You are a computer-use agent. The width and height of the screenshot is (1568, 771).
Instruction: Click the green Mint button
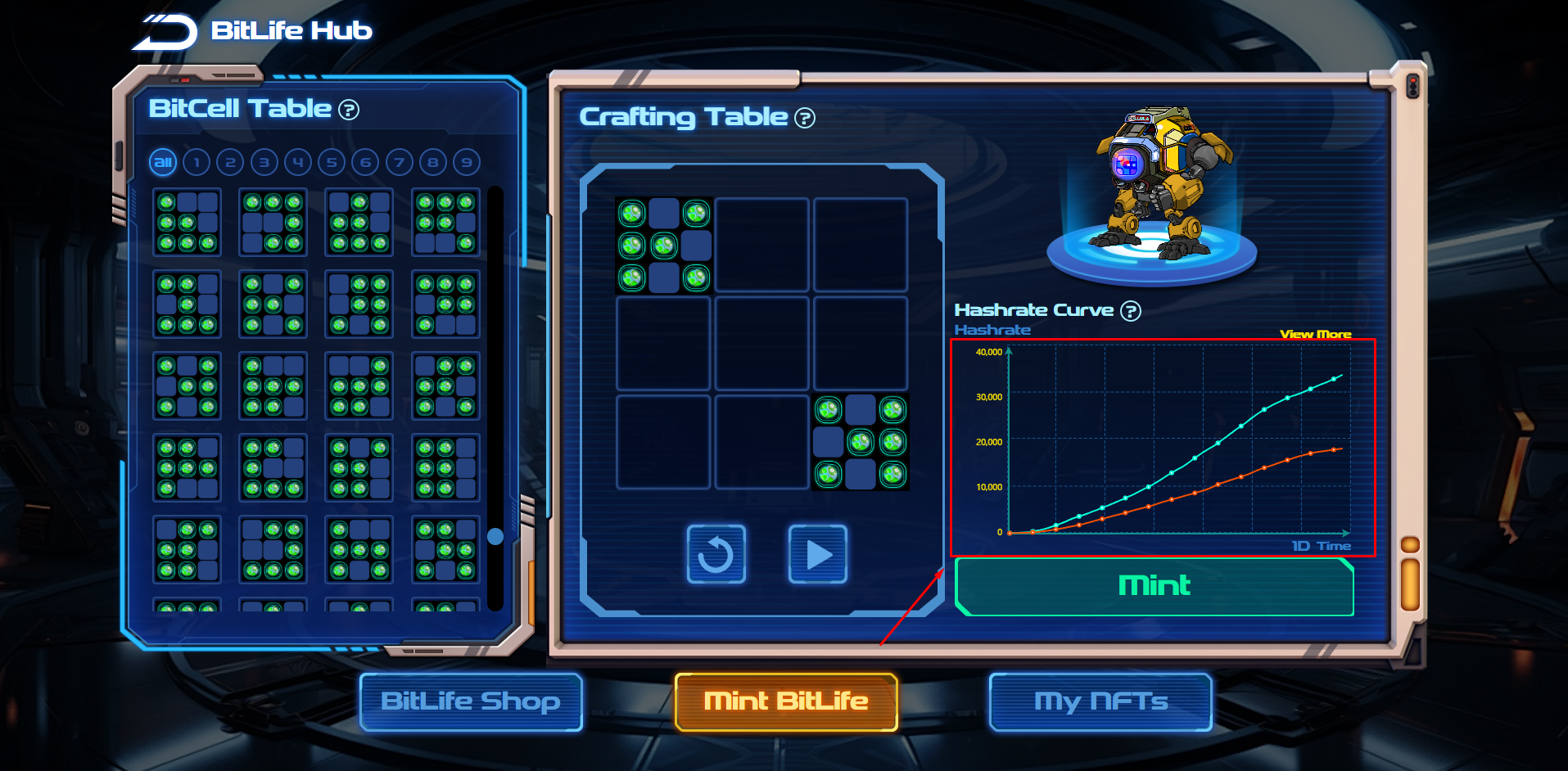[x=1154, y=586]
